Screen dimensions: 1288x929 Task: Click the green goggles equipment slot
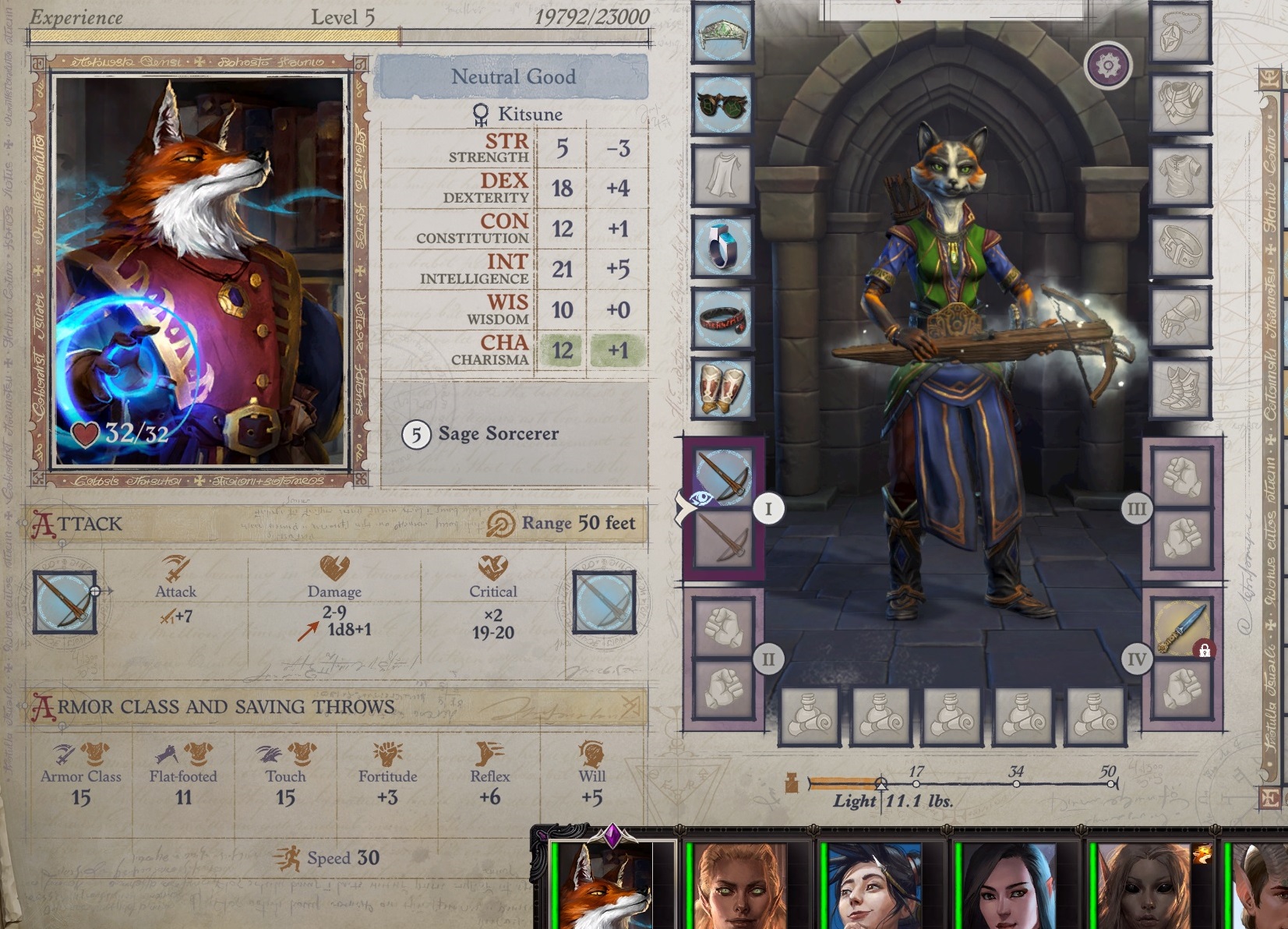[x=722, y=104]
